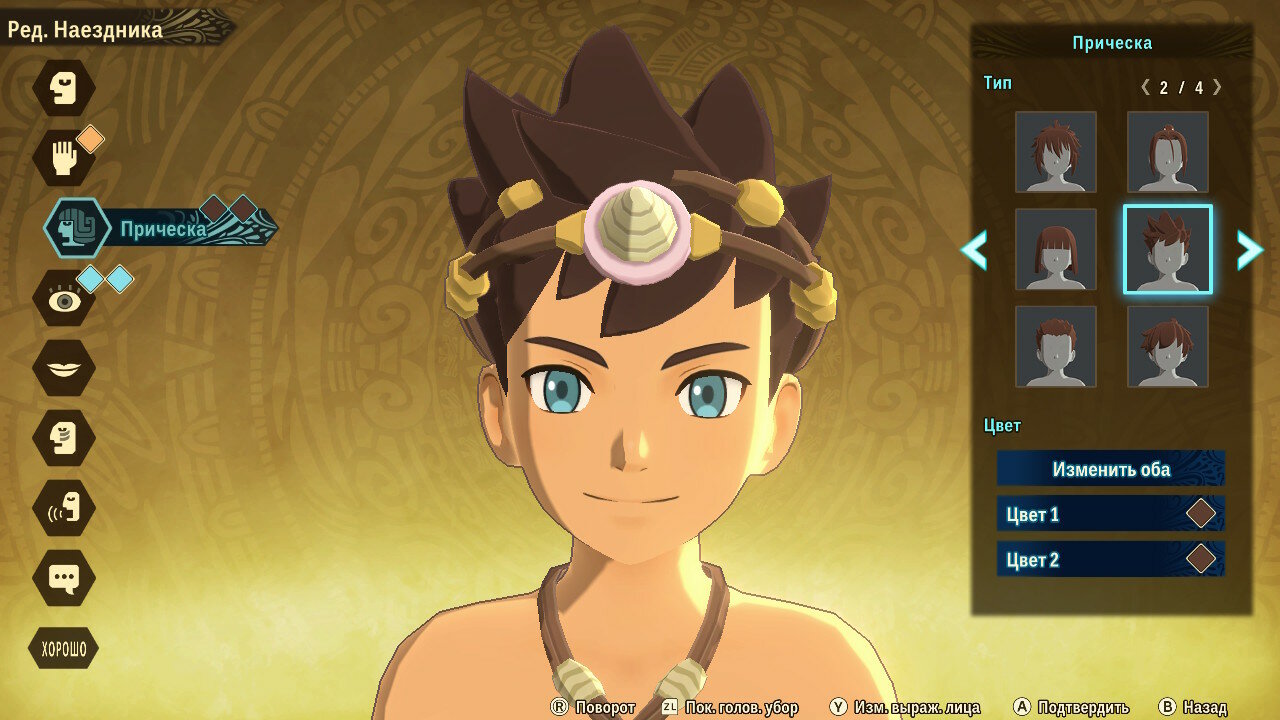1280x720 pixels.
Task: Open the mouth lips category
Action: point(64,368)
